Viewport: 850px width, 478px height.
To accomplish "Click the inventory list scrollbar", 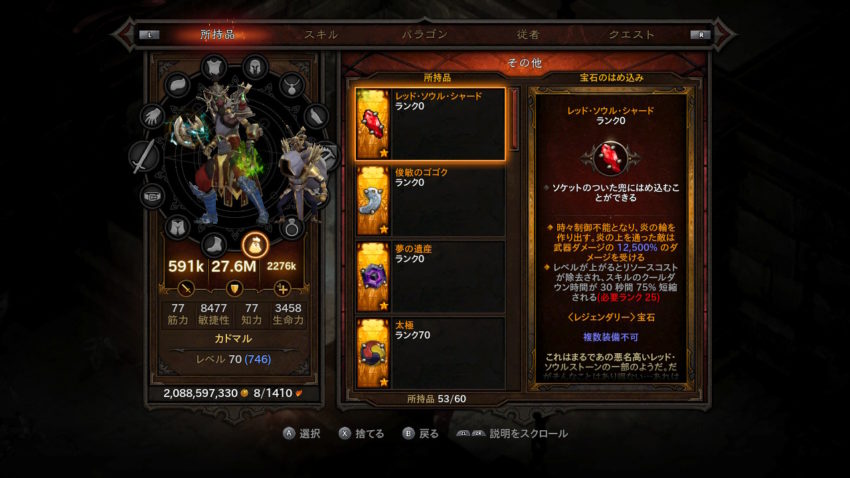I will click(515, 120).
